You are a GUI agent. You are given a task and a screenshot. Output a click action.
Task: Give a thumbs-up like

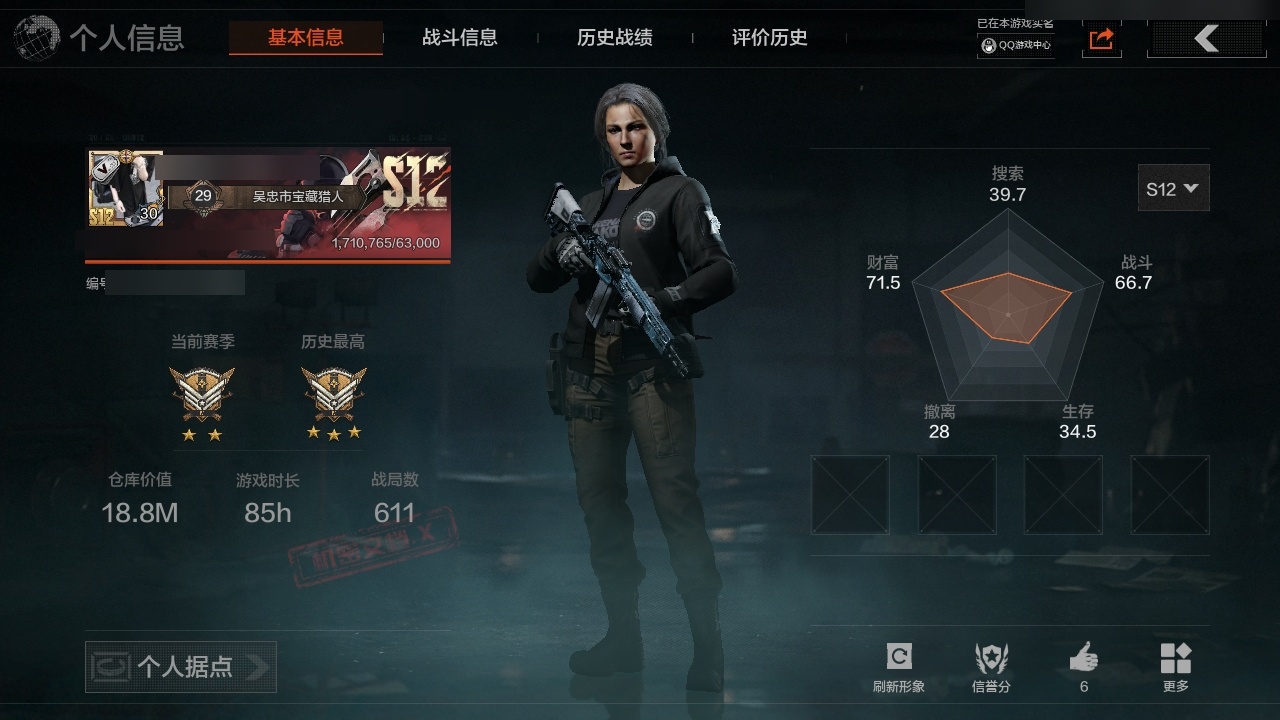pyautogui.click(x=1084, y=666)
